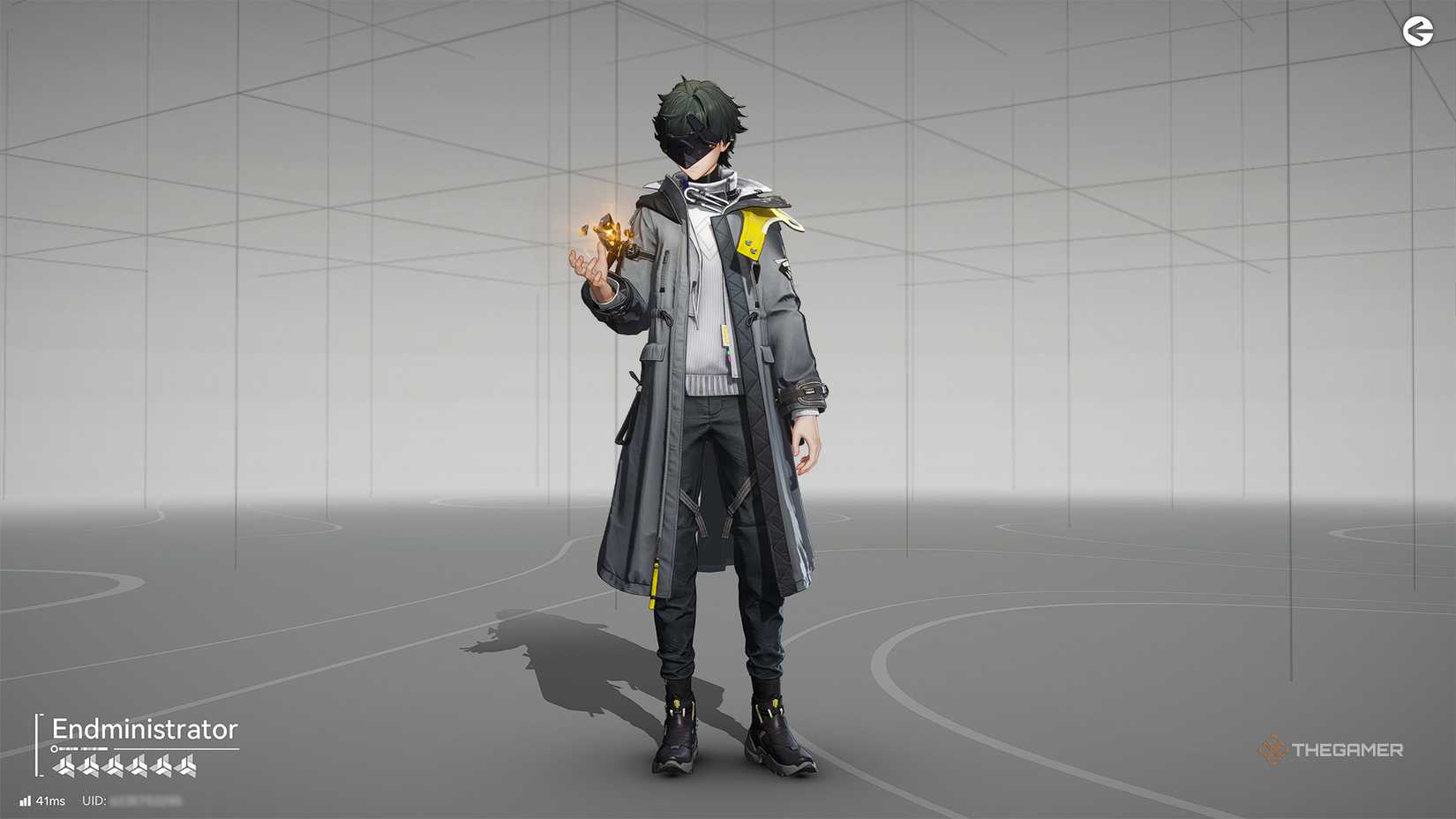Select the second rarity star icon
Screen dimensions: 1456x819
(87, 766)
